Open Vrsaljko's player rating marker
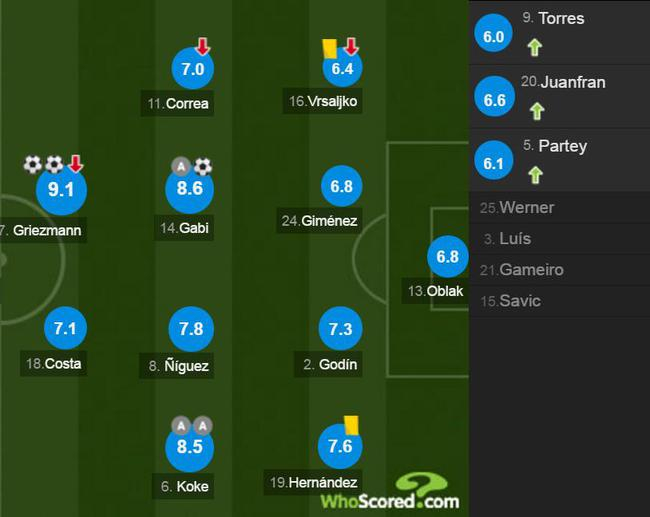 click(x=341, y=69)
